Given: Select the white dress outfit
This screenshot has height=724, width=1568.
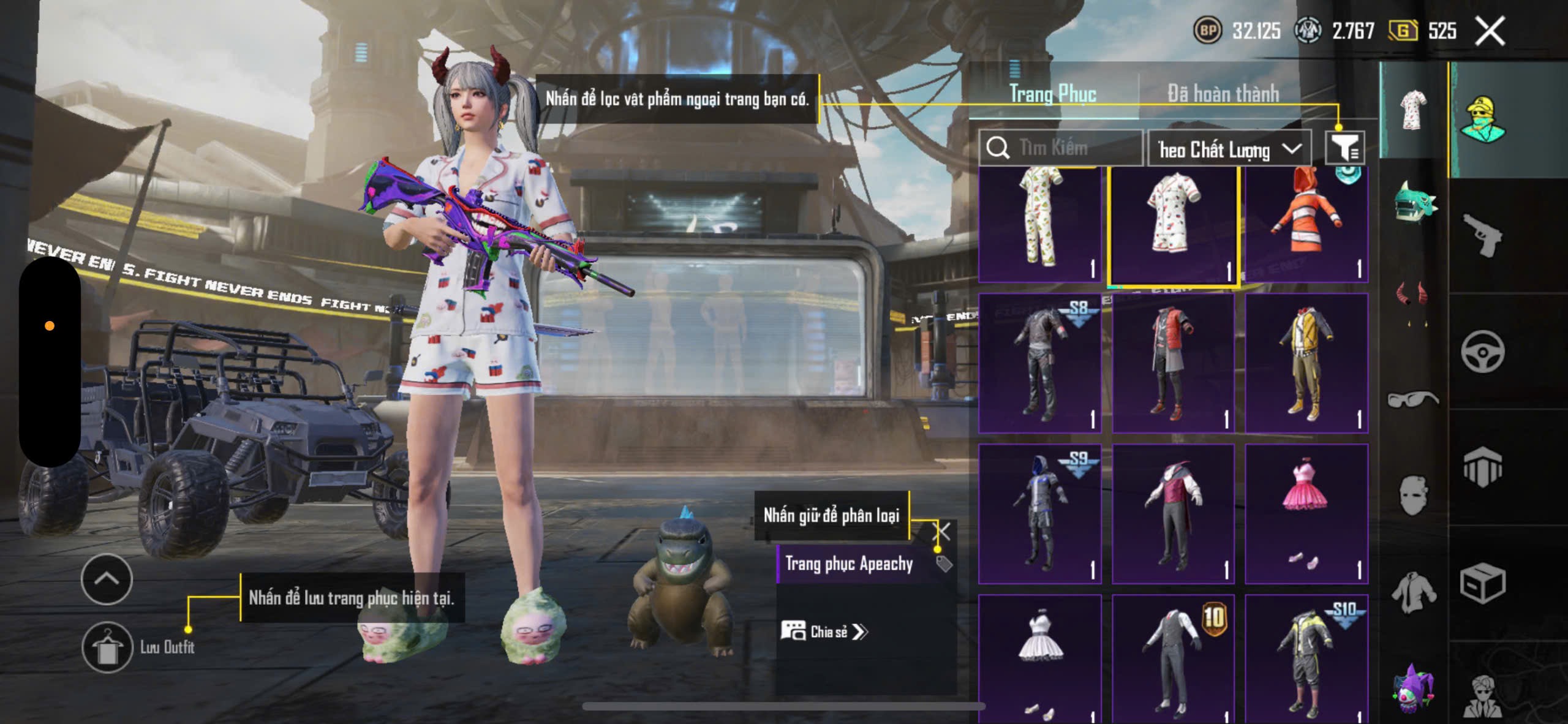Looking at the screenshot, I should pyautogui.click(x=1039, y=658).
